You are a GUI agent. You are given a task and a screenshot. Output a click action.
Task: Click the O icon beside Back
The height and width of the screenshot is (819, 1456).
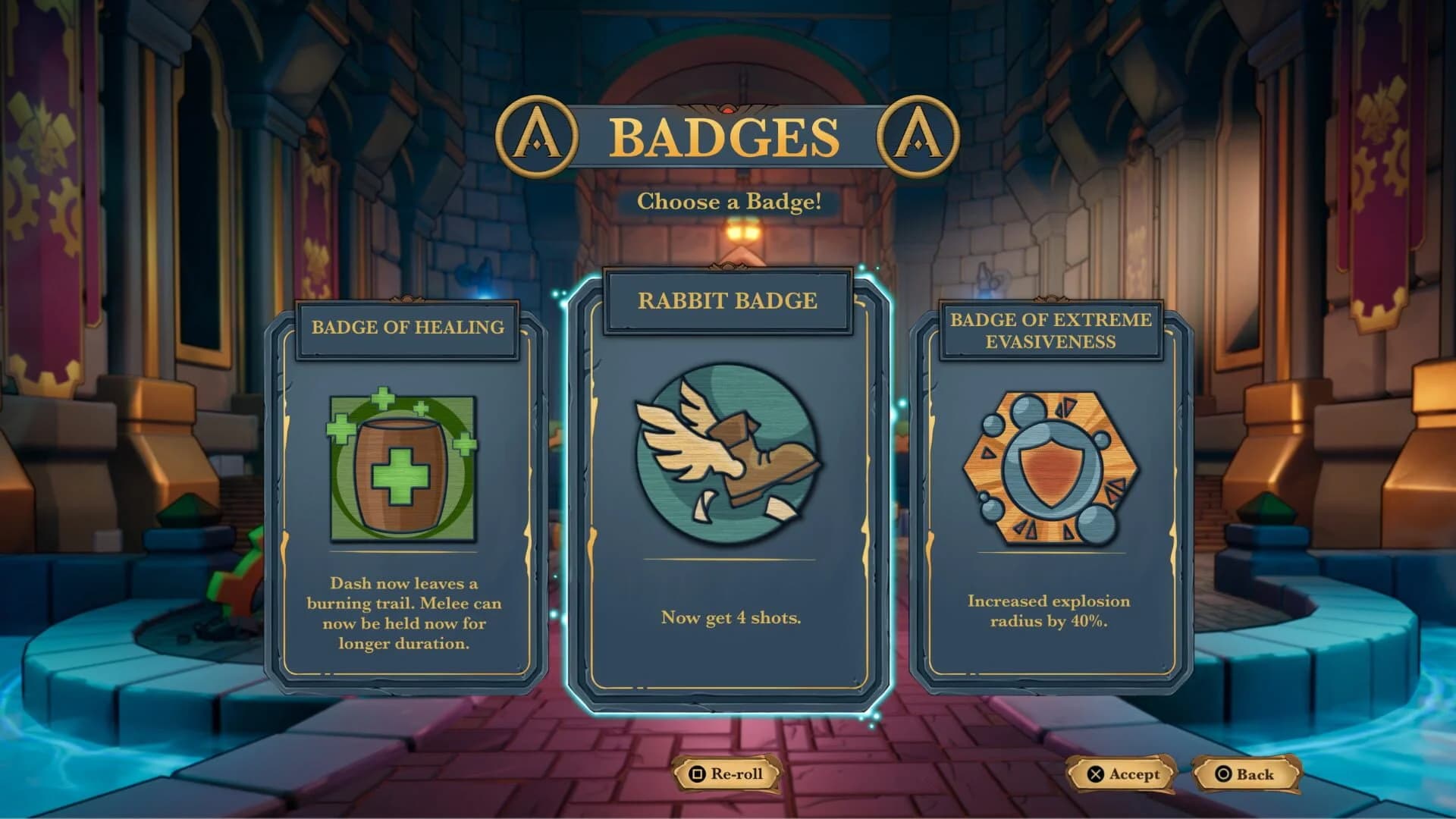coord(1222,774)
